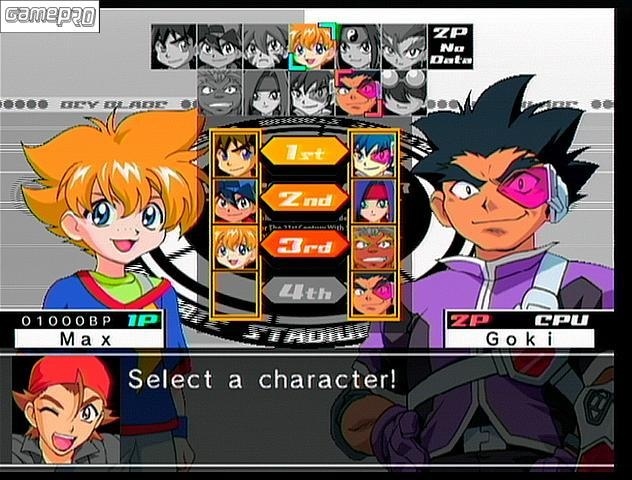
Task: Select CPU team's red-bandana girl portrait
Action: coord(374,199)
